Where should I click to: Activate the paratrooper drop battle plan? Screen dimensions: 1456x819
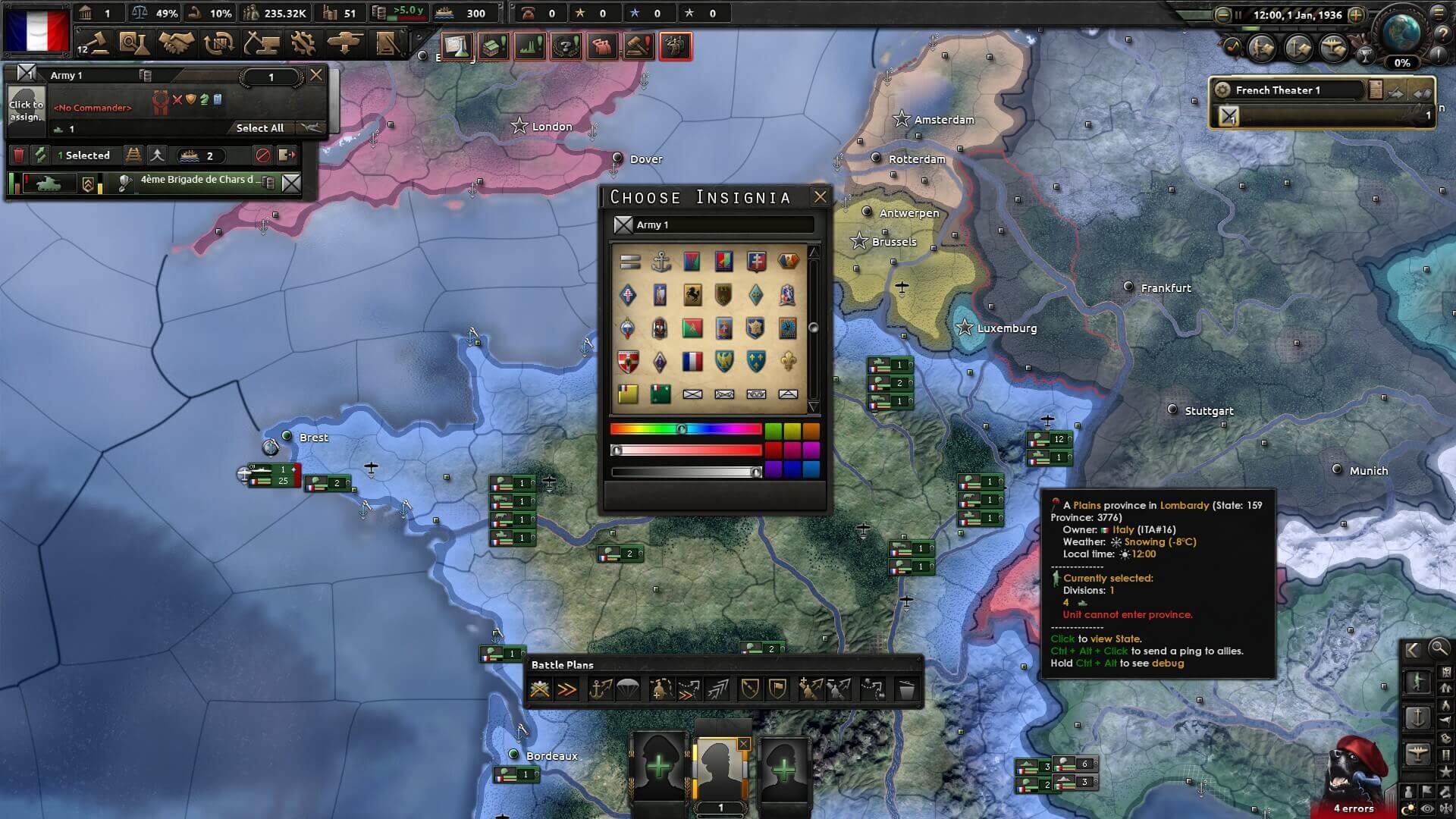[629, 689]
